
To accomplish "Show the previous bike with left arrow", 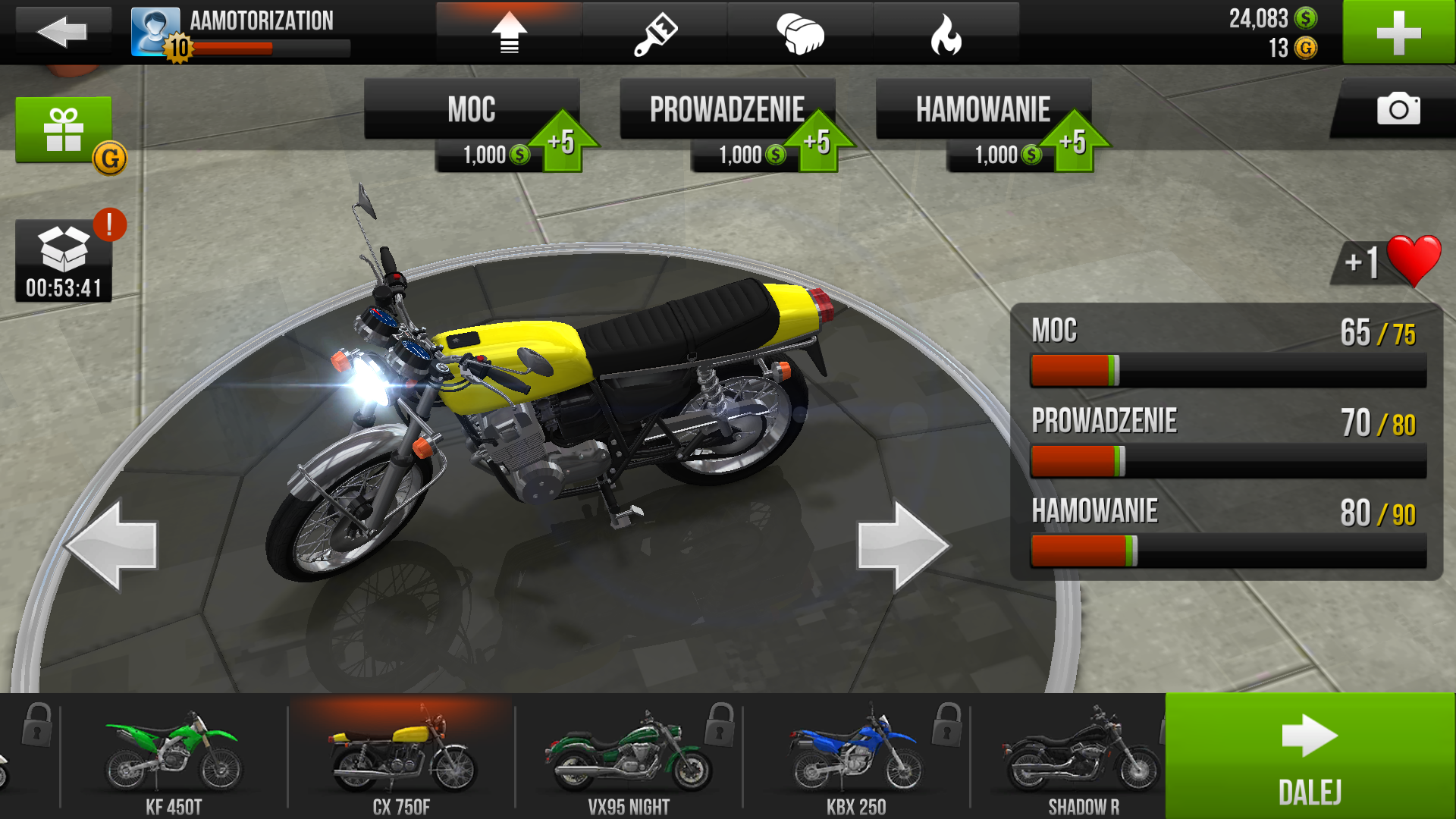I will pyautogui.click(x=112, y=544).
